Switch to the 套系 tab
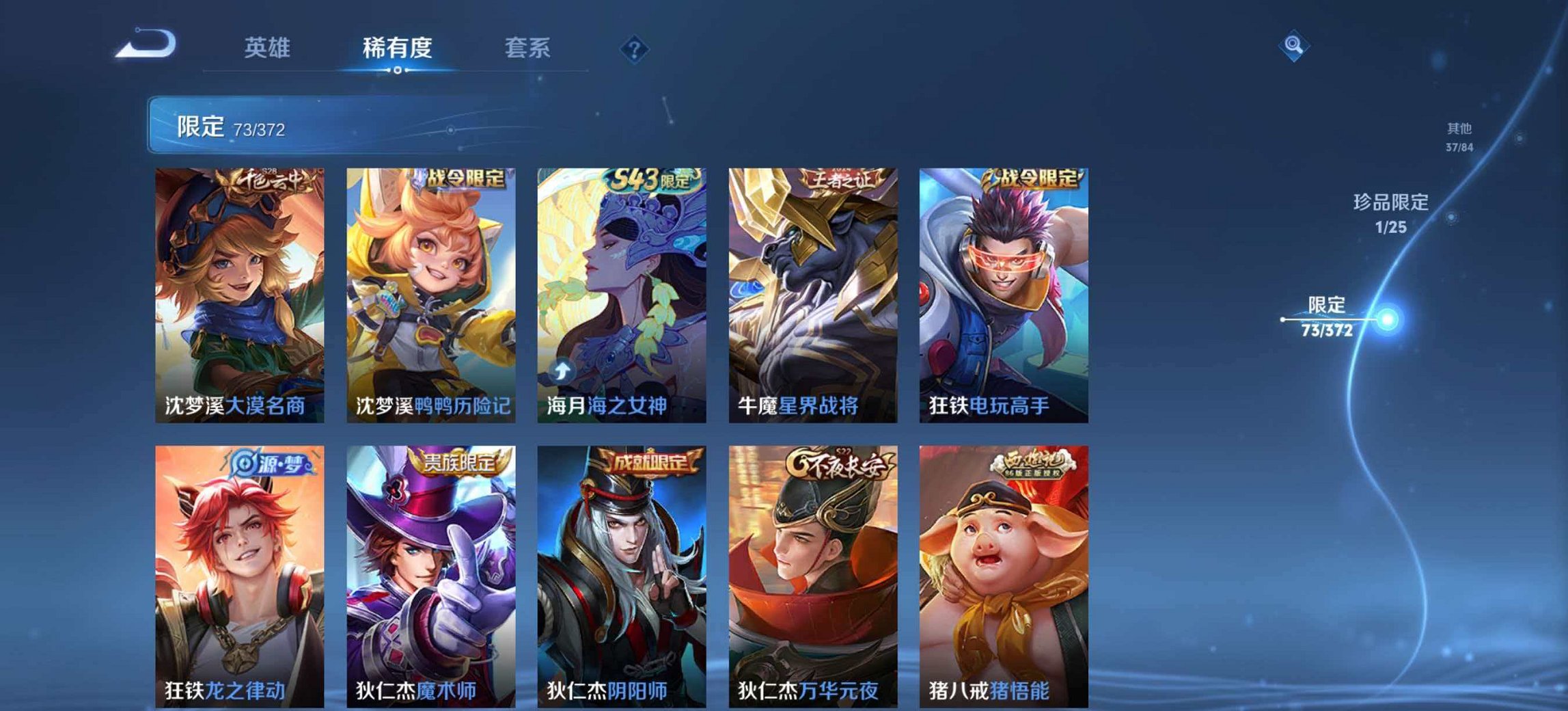 [x=527, y=46]
